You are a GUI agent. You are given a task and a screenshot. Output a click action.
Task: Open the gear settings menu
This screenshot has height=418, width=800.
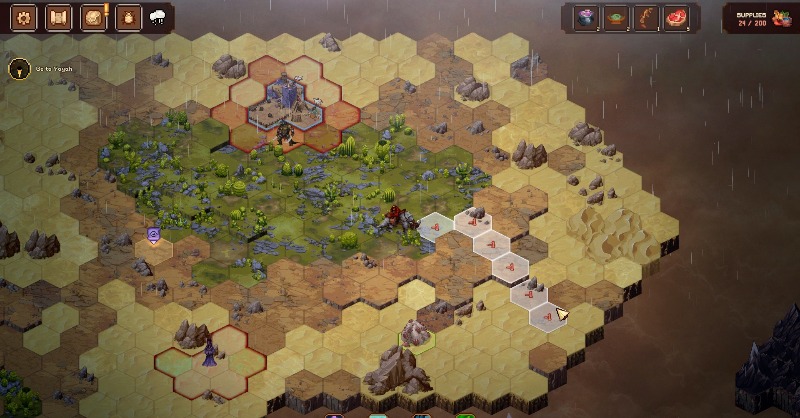click(25, 17)
